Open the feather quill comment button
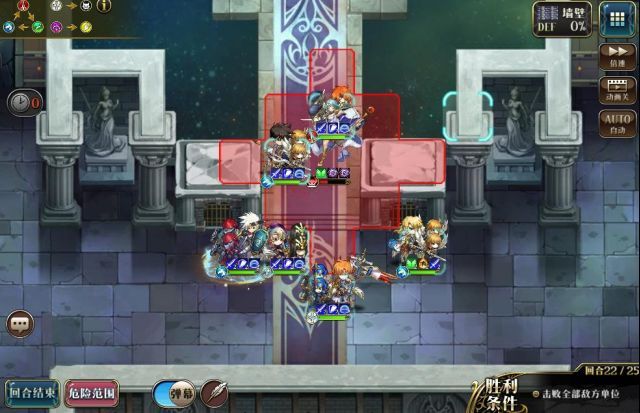 pyautogui.click(x=214, y=394)
